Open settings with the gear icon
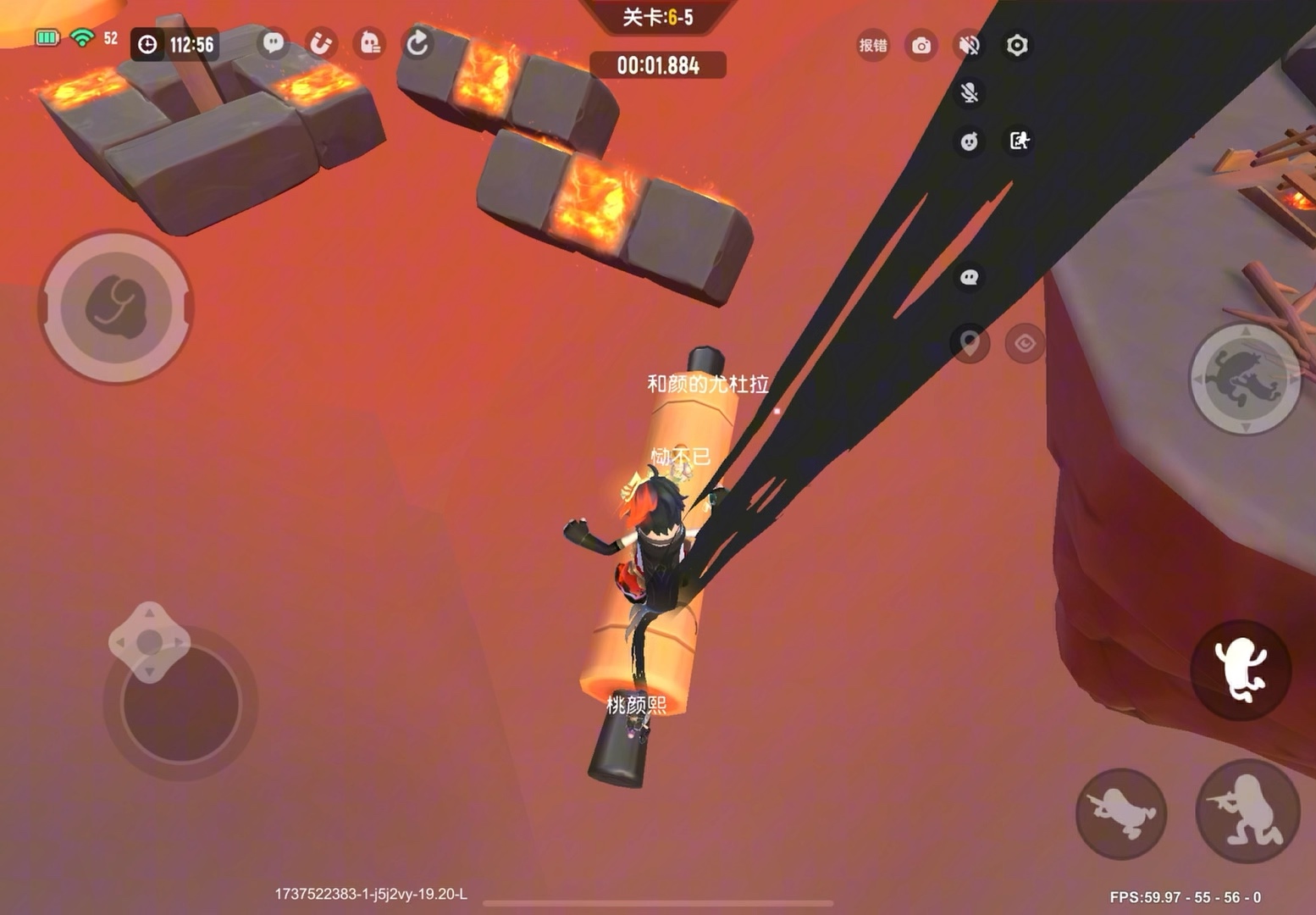Screen dimensions: 1316x915 tap(1017, 45)
